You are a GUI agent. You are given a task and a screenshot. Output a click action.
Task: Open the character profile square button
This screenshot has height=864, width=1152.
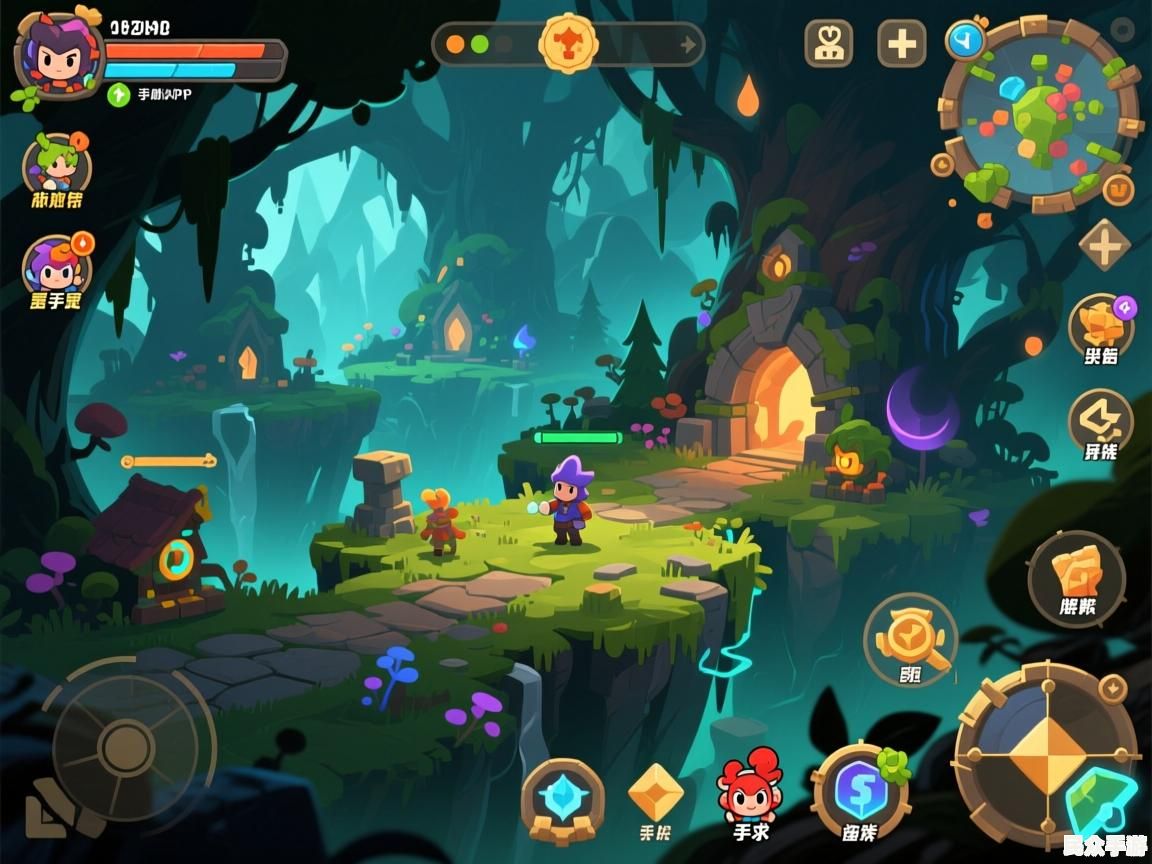829,44
